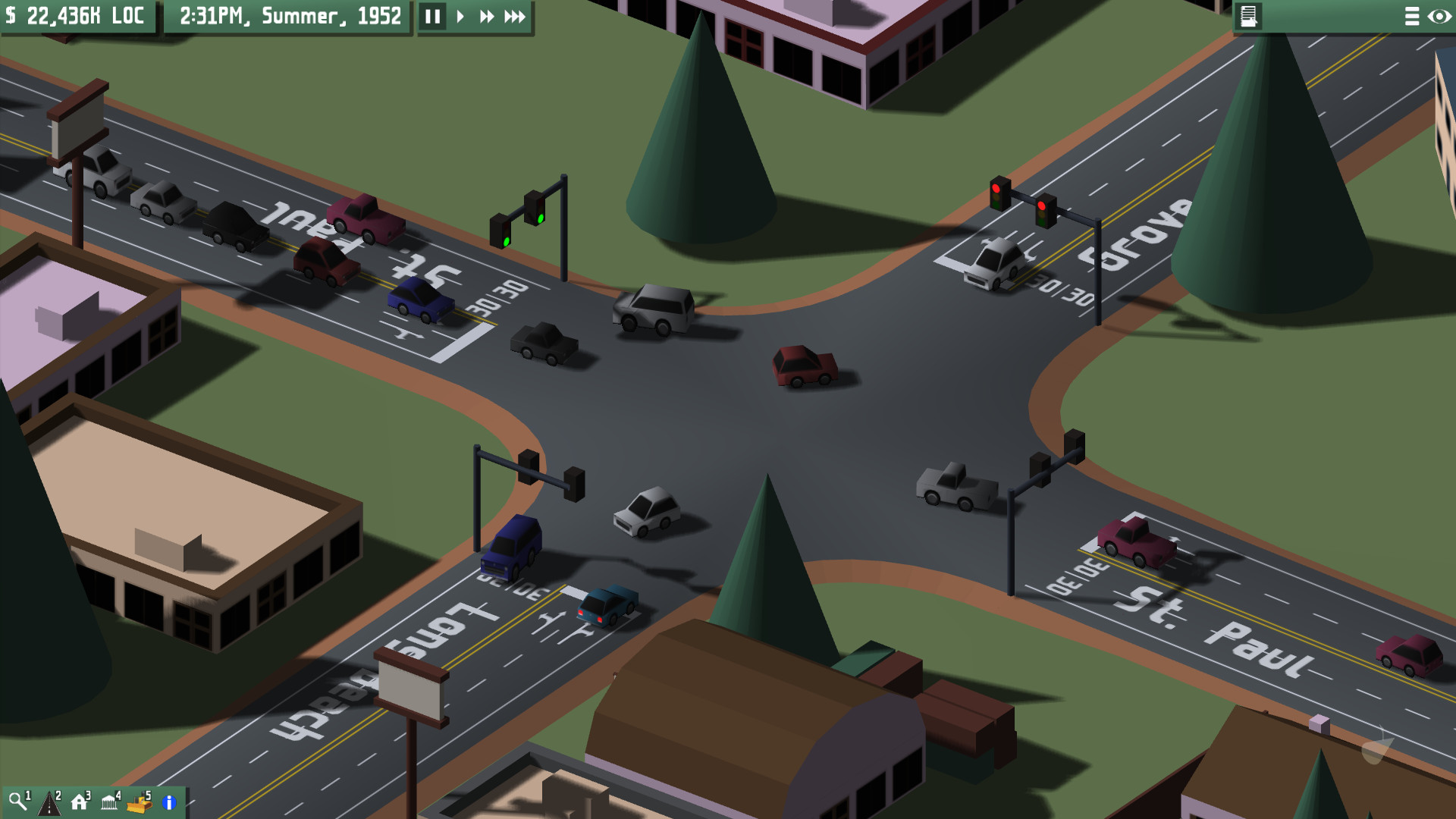The height and width of the screenshot is (819, 1456).
Task: Open the house zoning tool
Action: (x=80, y=802)
